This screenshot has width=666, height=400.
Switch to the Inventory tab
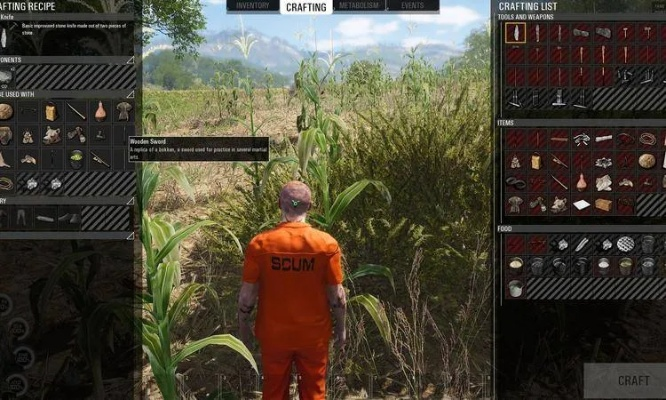click(252, 7)
